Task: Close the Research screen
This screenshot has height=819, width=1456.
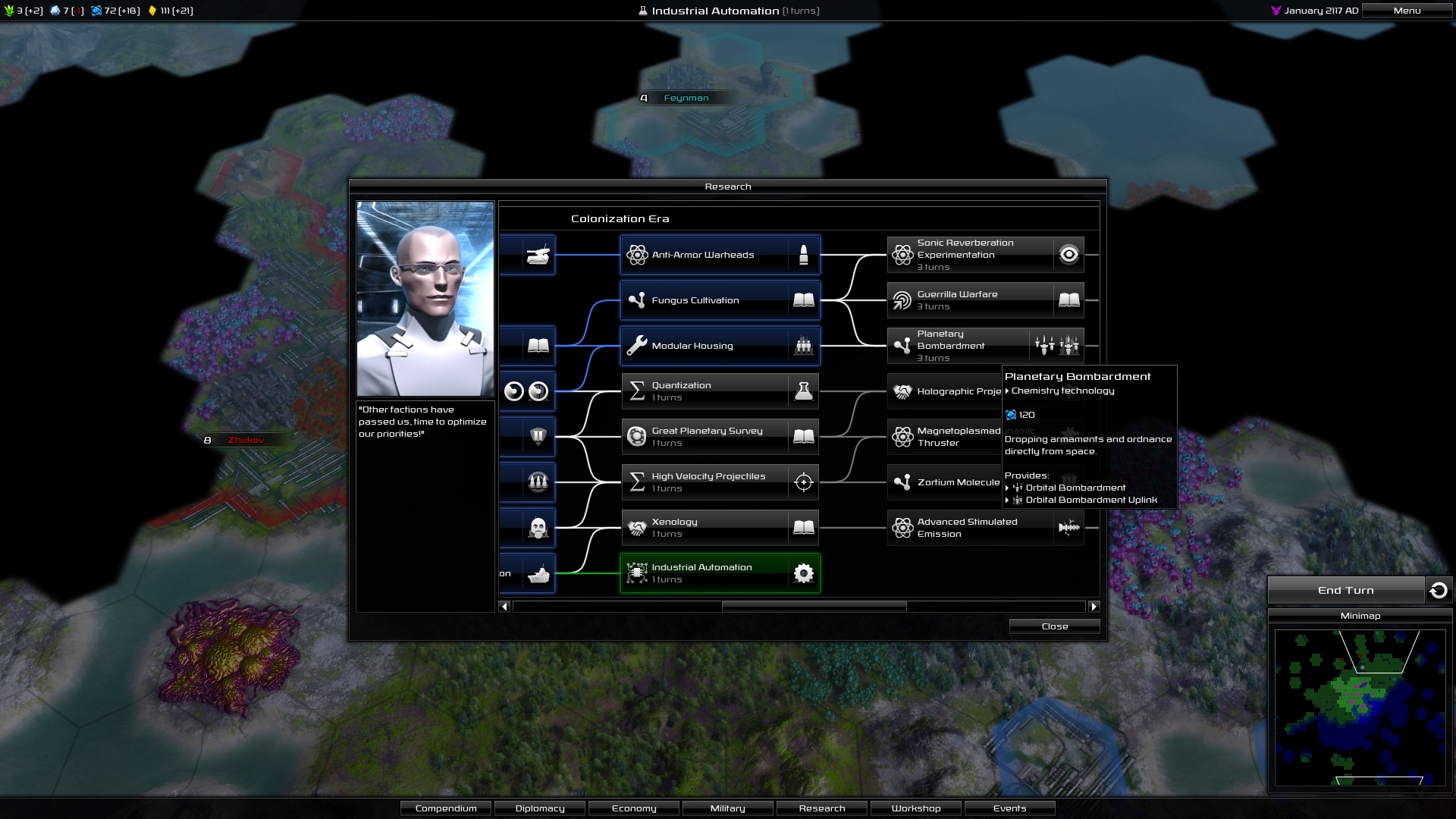Action: pos(1054,626)
